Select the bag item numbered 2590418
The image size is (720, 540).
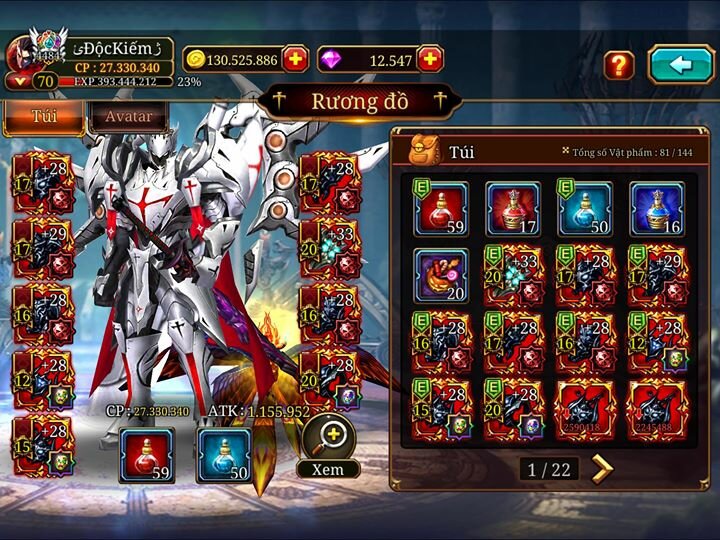pos(585,410)
